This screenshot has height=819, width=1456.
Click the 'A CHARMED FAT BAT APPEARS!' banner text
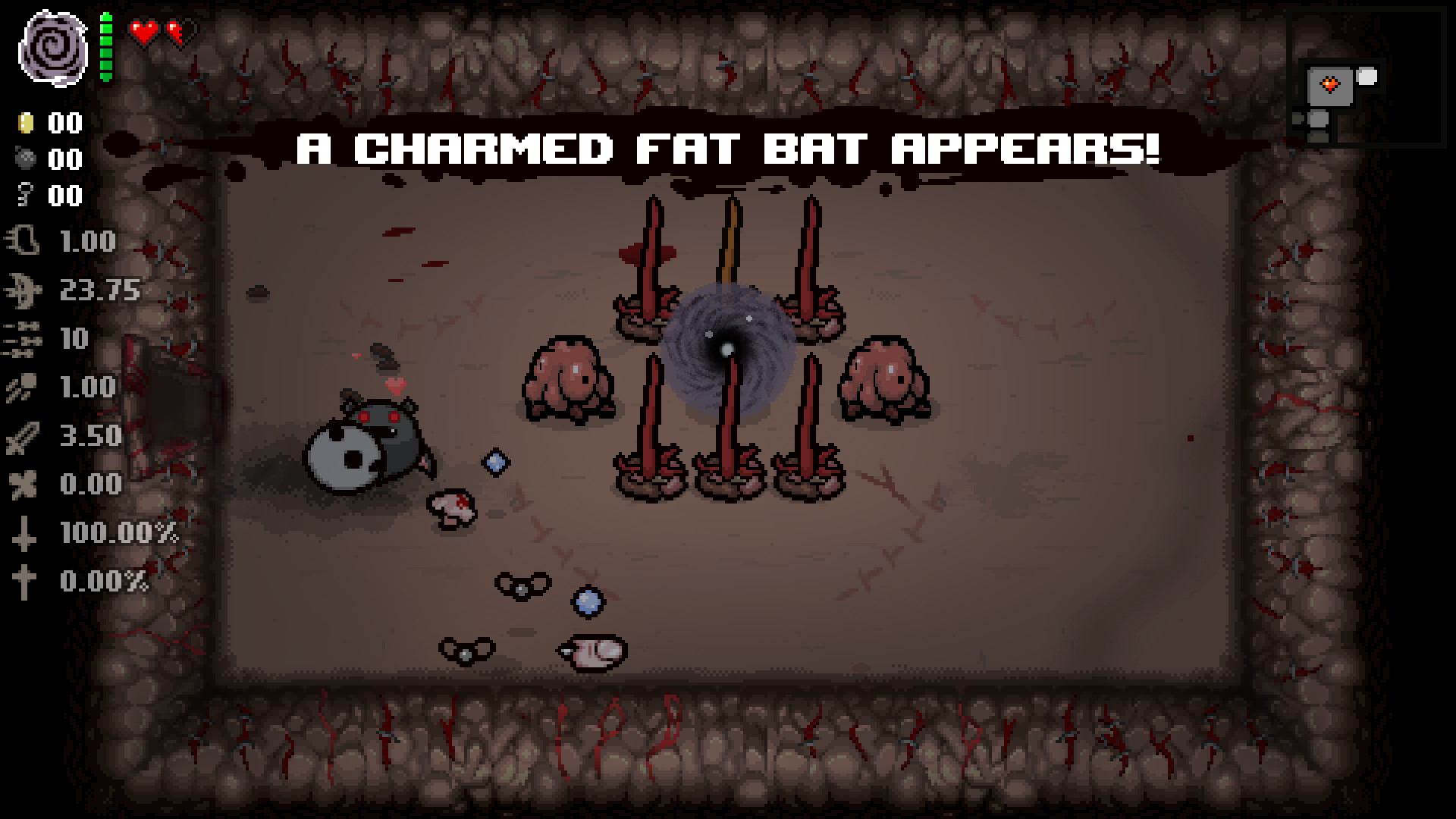click(728, 149)
